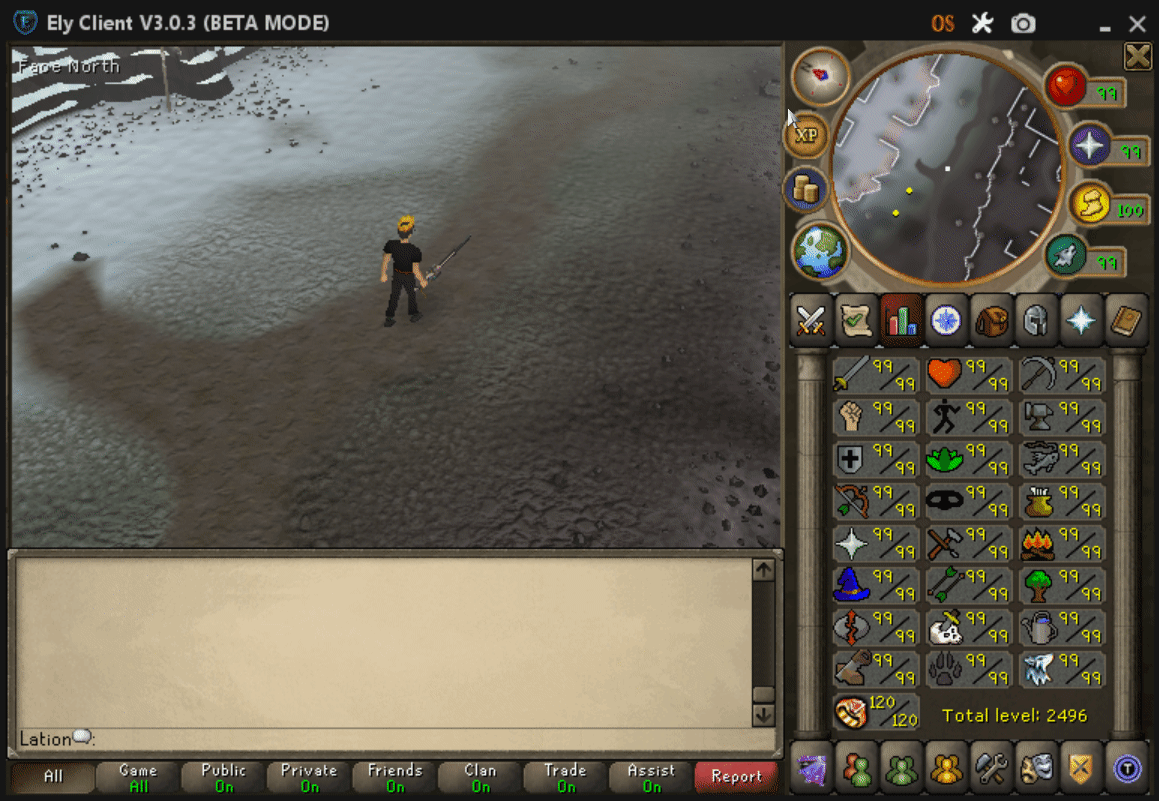Activate quick prayers orb

[x=1088, y=146]
